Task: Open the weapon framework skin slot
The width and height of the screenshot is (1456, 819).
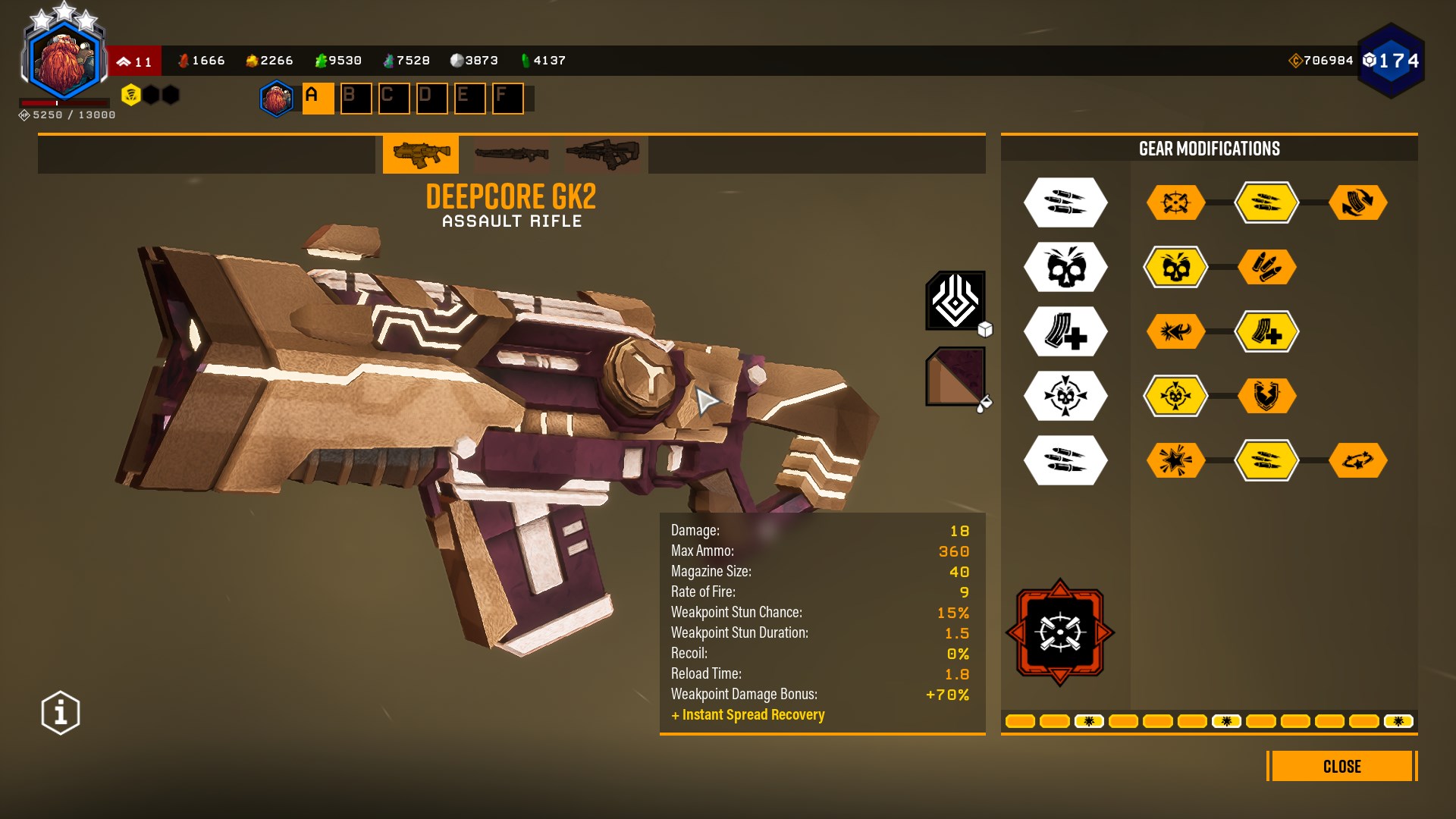Action: pyautogui.click(x=955, y=300)
